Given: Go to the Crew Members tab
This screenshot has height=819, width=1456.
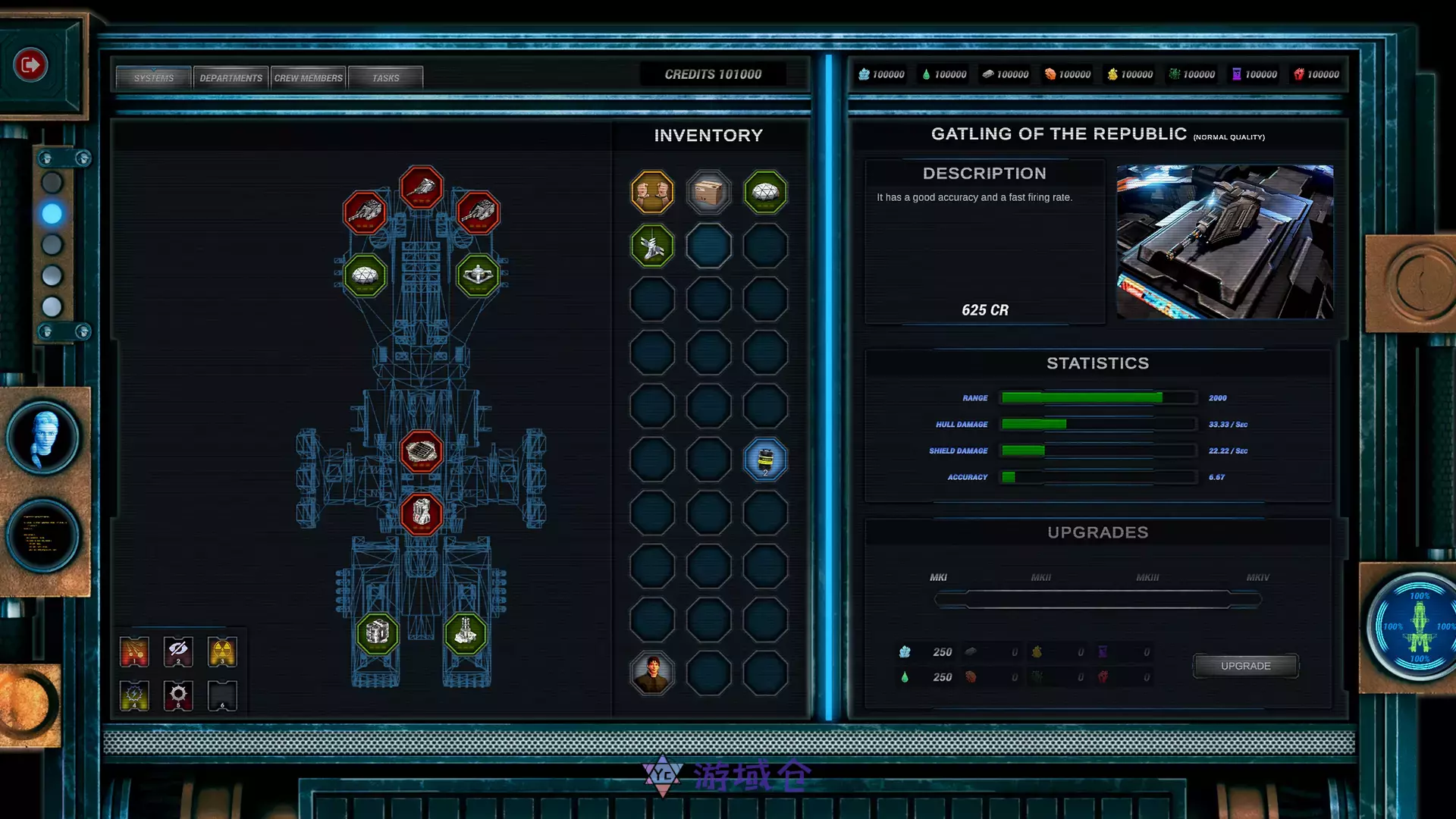Looking at the screenshot, I should pos(309,77).
